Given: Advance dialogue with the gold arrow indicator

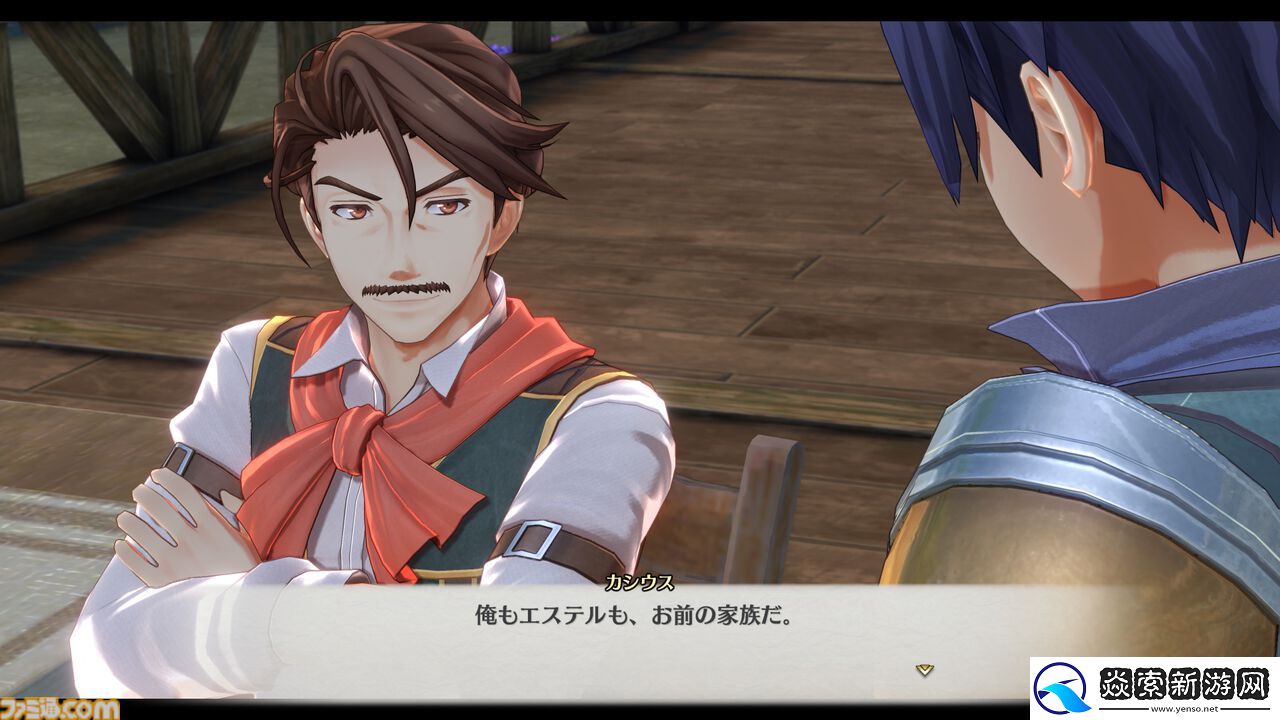Looking at the screenshot, I should tap(925, 670).
